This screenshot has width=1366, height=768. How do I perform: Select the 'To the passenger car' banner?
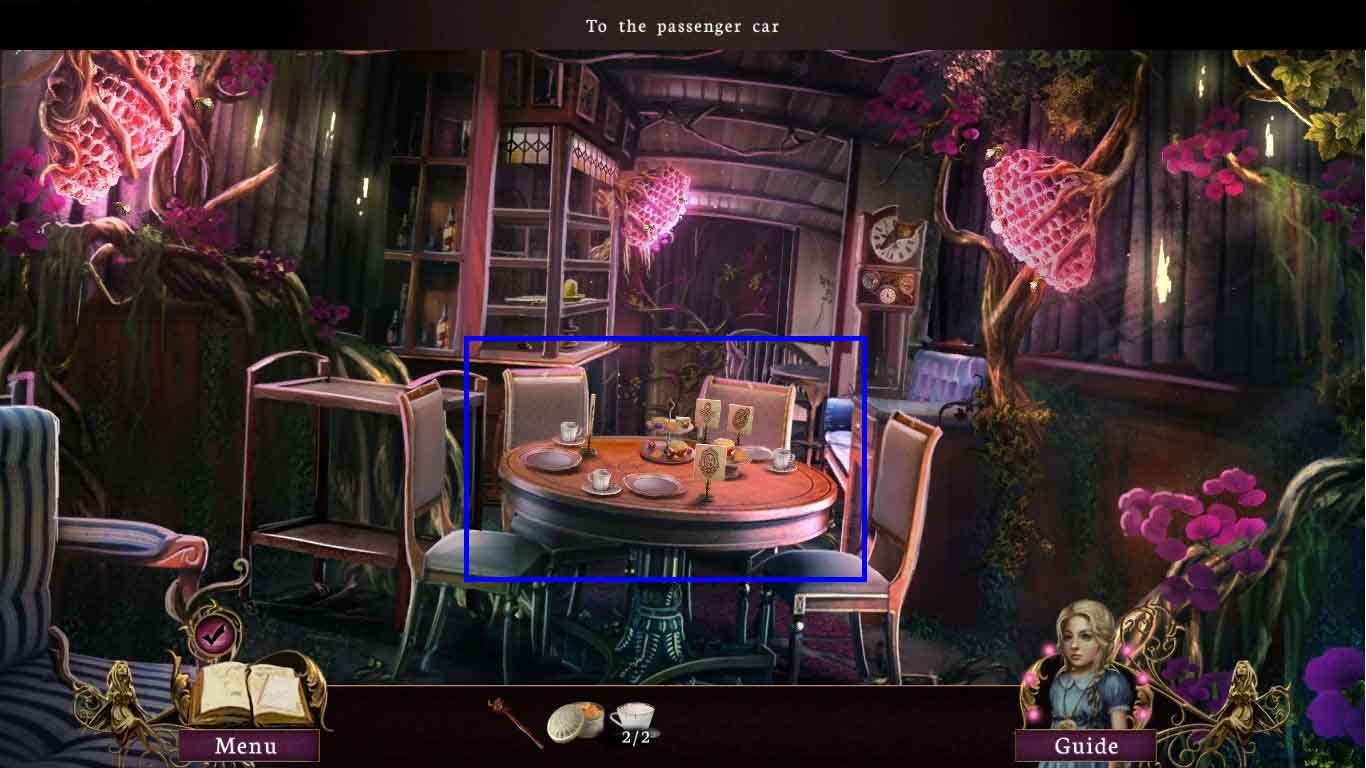click(682, 26)
